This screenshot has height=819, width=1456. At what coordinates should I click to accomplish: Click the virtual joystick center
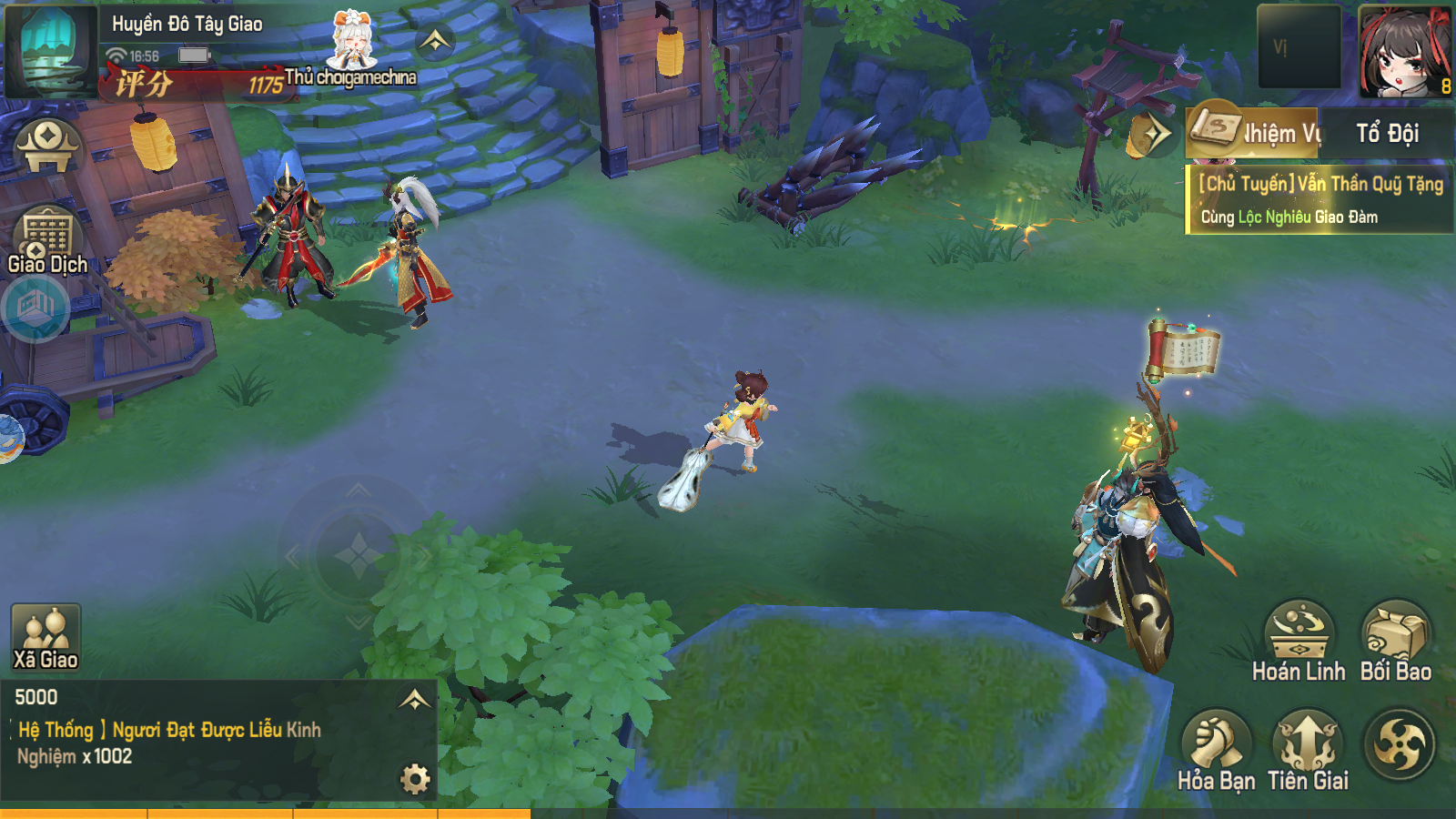358,554
